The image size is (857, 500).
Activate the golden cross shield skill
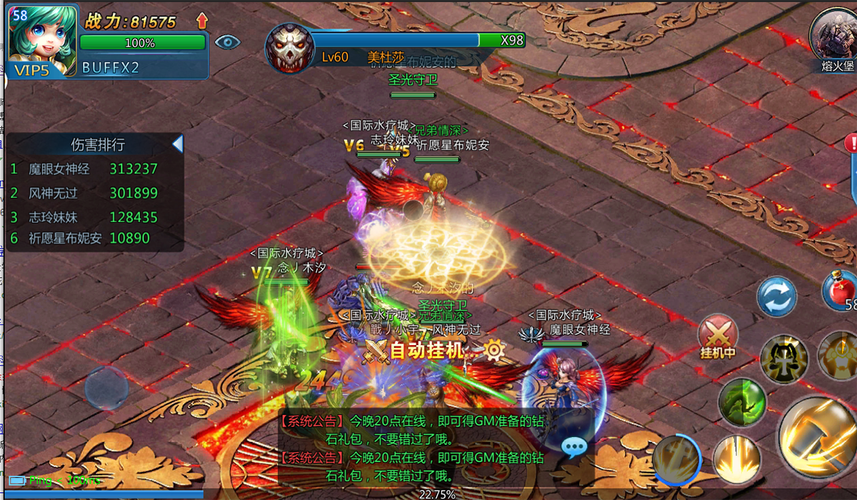(x=782, y=357)
